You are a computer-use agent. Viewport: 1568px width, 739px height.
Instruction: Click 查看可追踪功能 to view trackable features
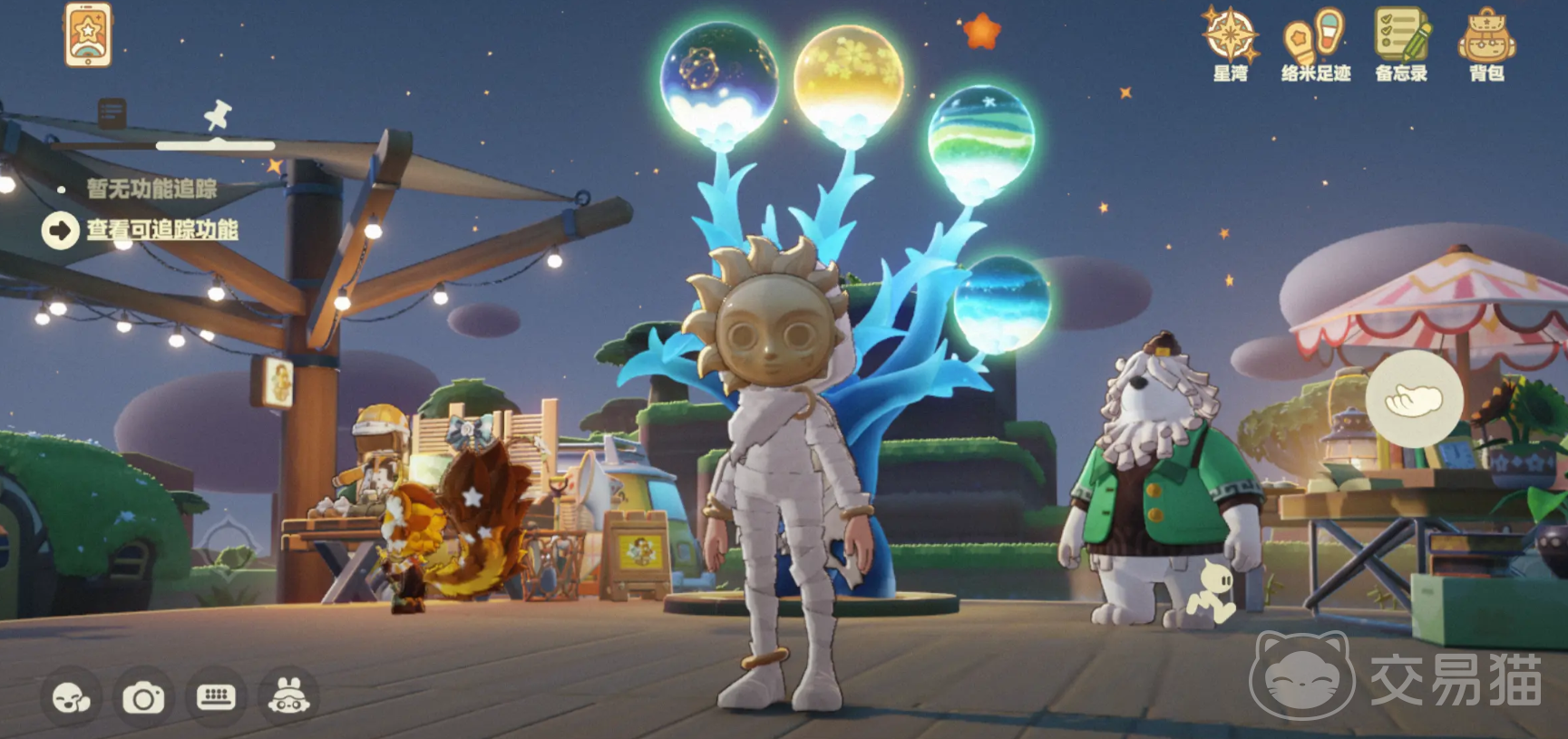161,231
